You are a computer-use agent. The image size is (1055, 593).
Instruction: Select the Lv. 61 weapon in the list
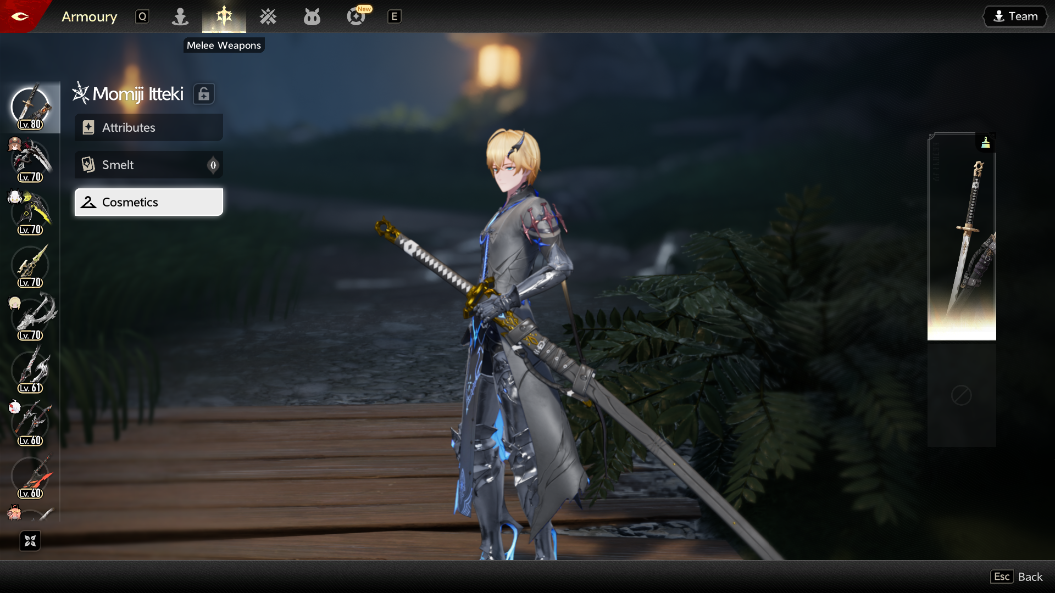(30, 370)
